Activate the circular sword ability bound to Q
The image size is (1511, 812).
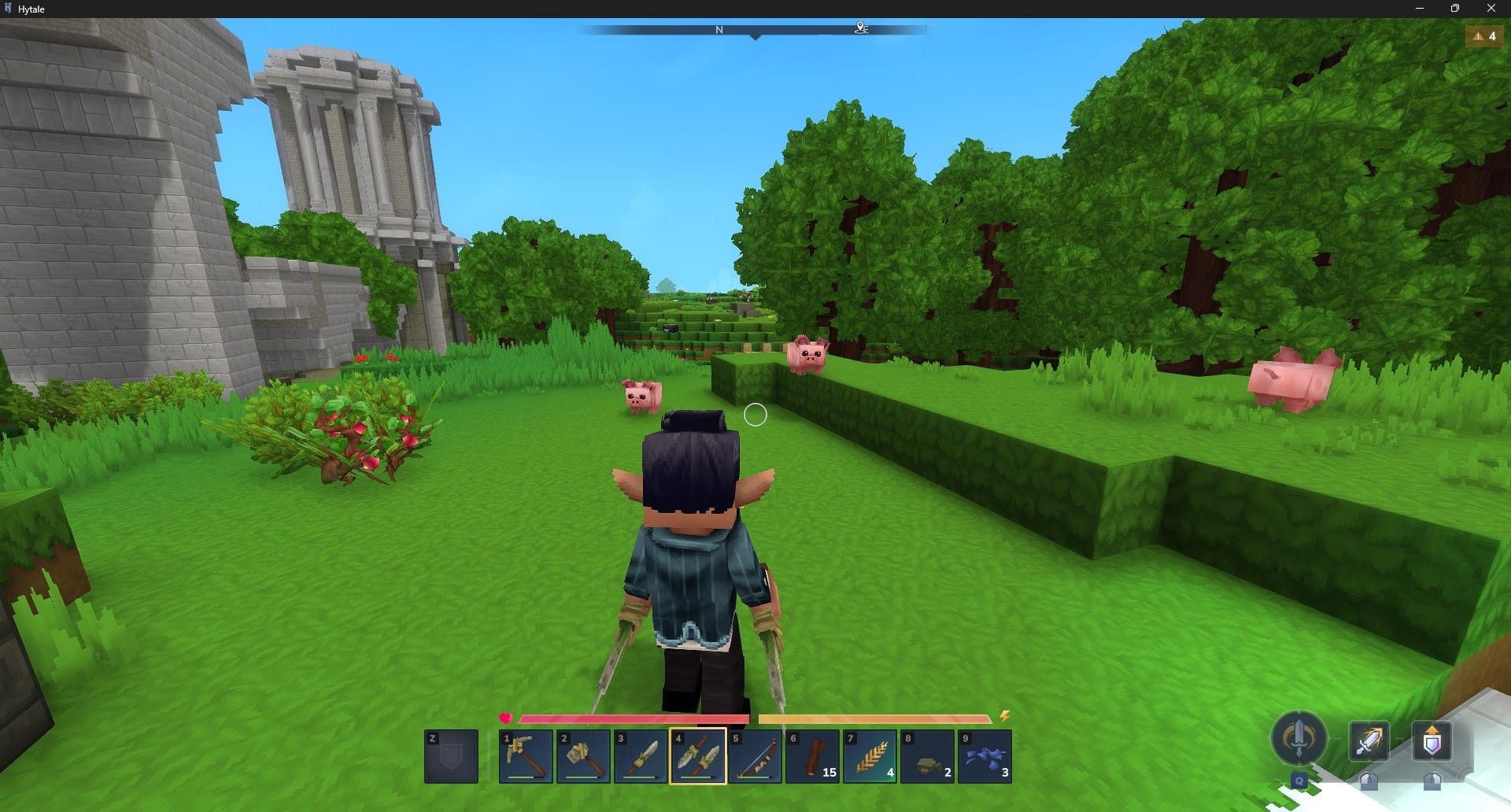1299,740
